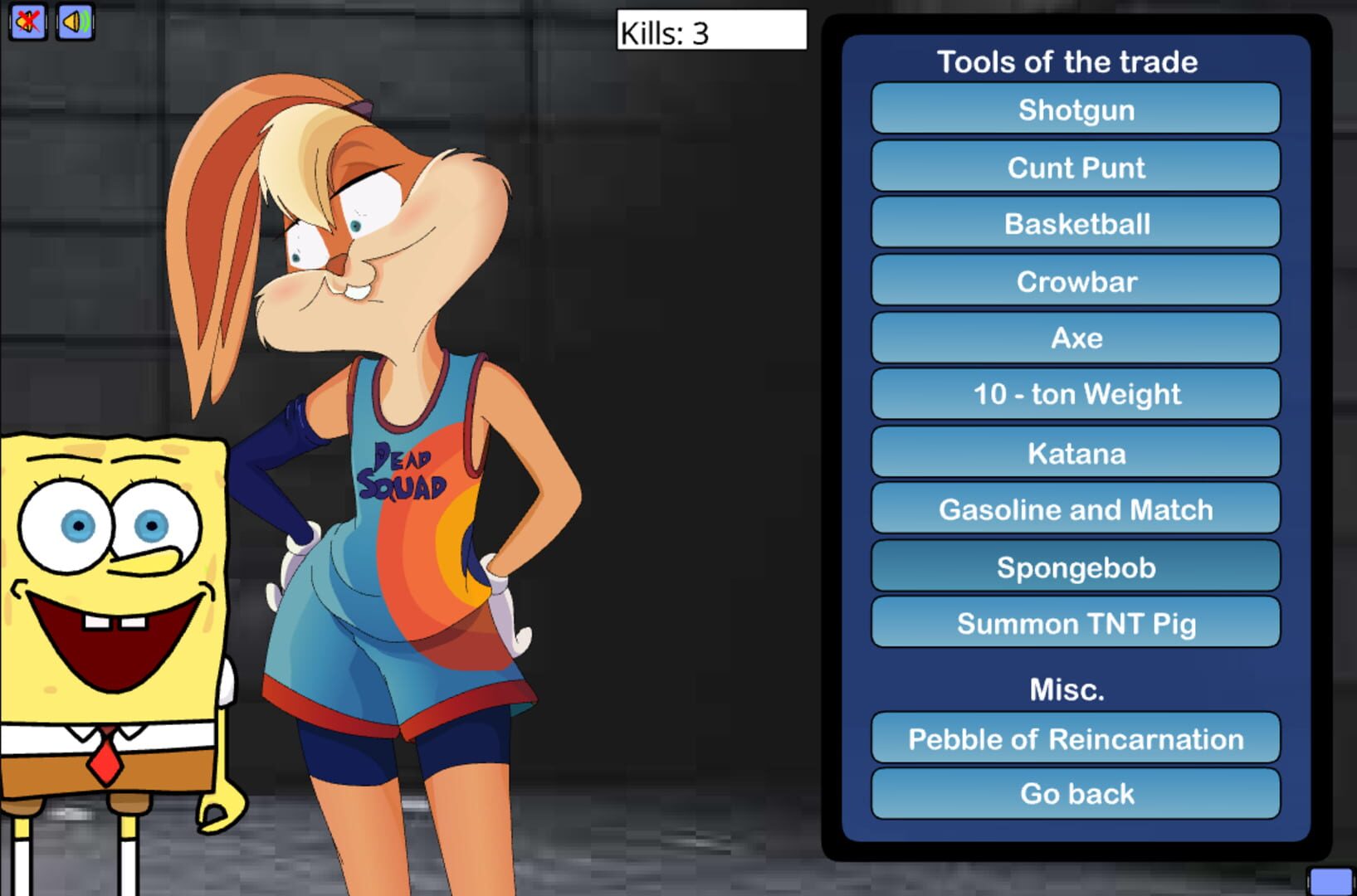
Task: Click the Spongebob button in the menu
Action: point(1075,567)
